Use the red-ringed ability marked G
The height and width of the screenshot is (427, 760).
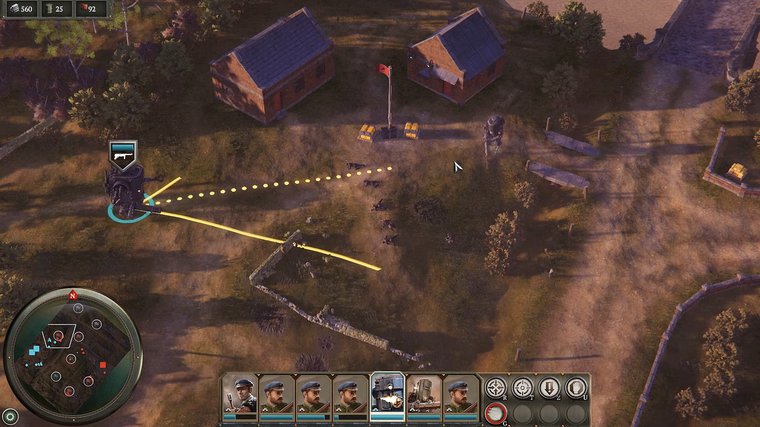(495, 413)
